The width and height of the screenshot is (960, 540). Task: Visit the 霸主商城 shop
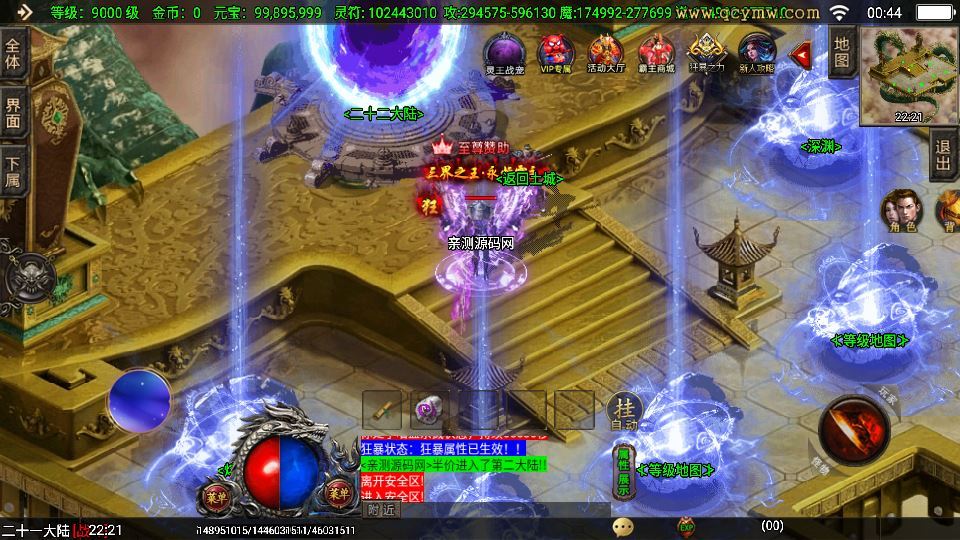(656, 52)
